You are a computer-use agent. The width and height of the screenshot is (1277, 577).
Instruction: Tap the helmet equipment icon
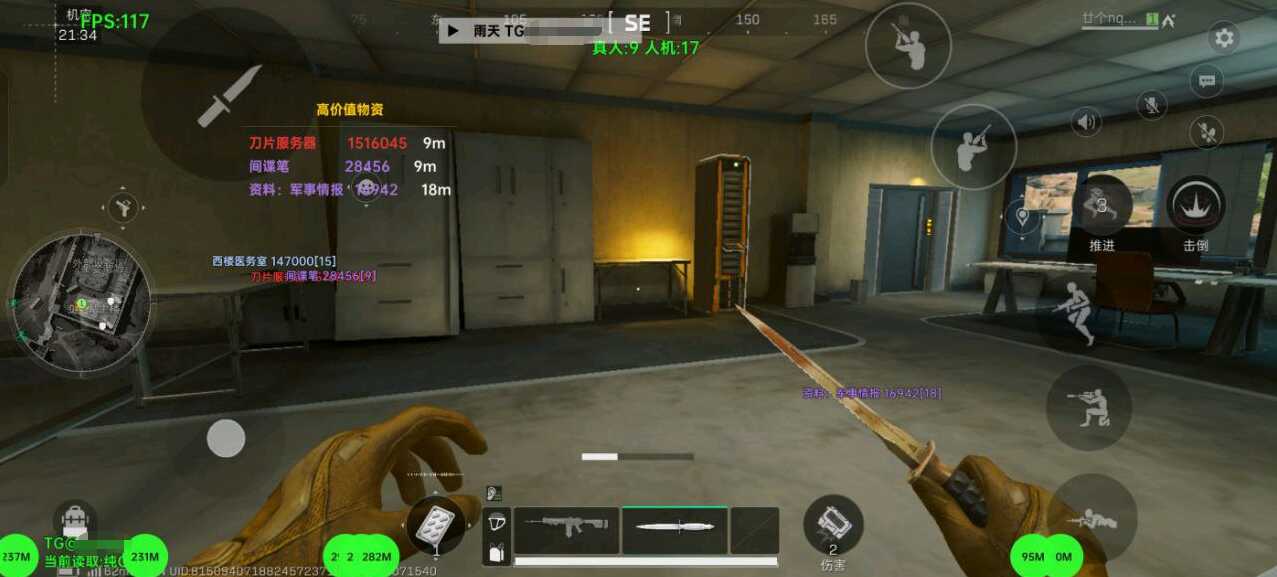point(496,522)
